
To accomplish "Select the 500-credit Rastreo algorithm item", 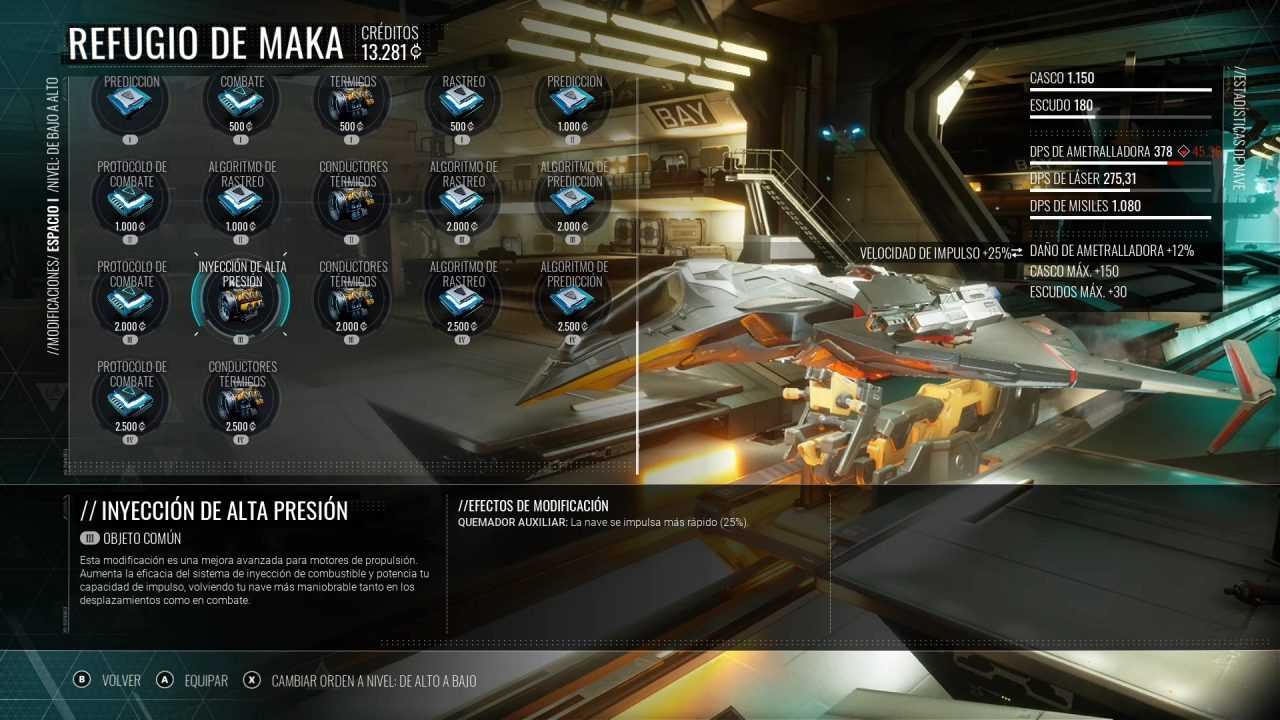I will [462, 101].
